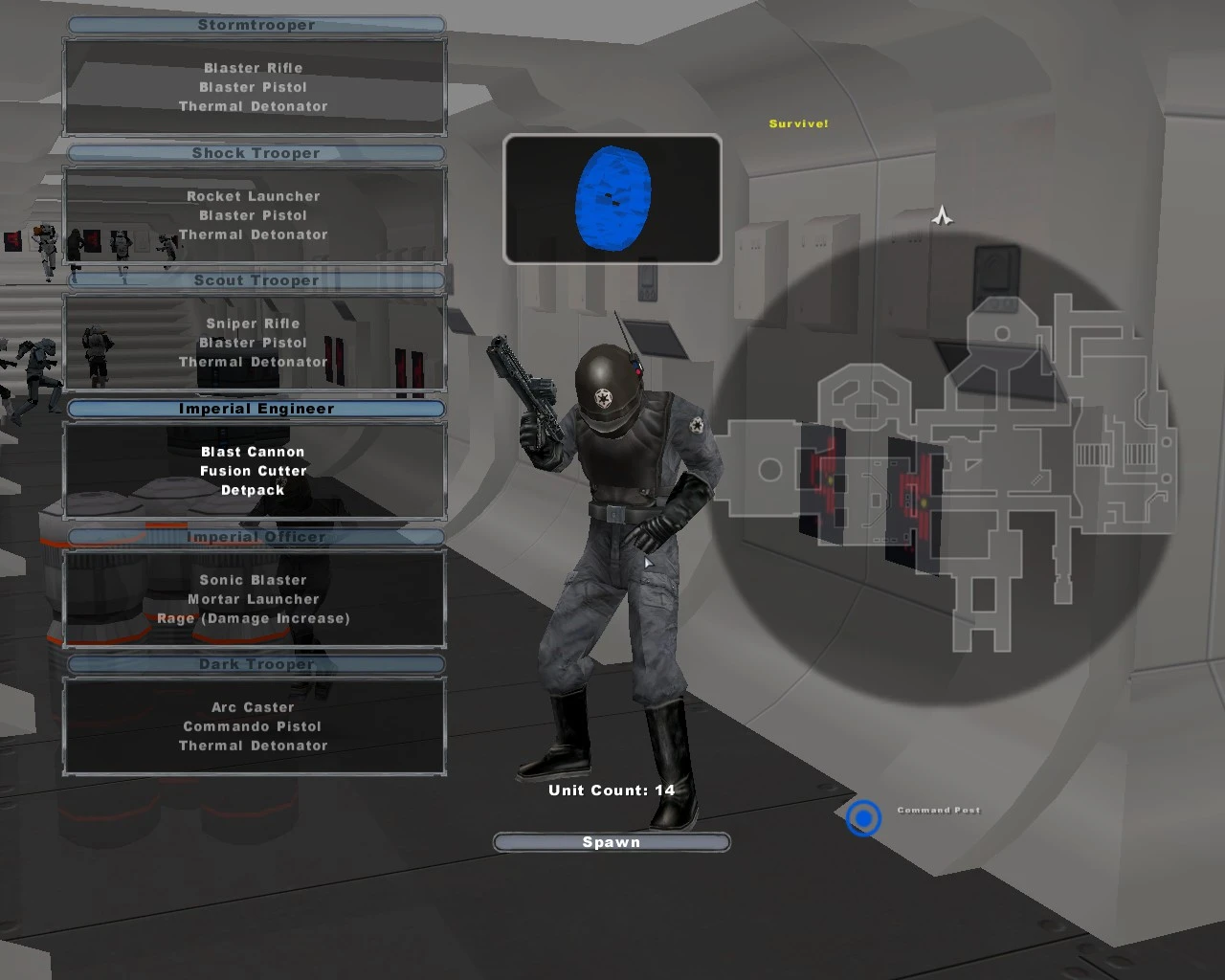This screenshot has height=980, width=1225.
Task: Expand the Scout Trooper panel
Action: pos(254,280)
